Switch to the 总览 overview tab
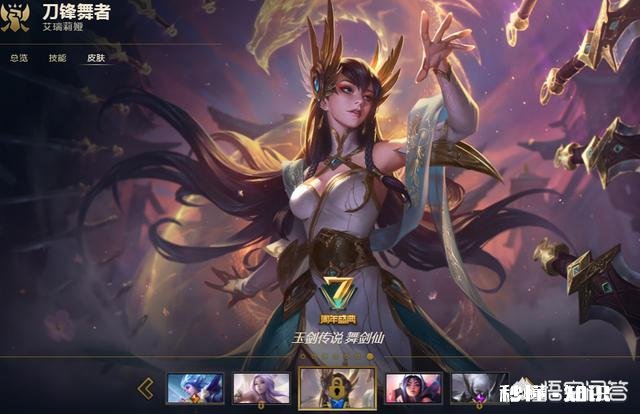The width and height of the screenshot is (640, 414). pos(18,59)
